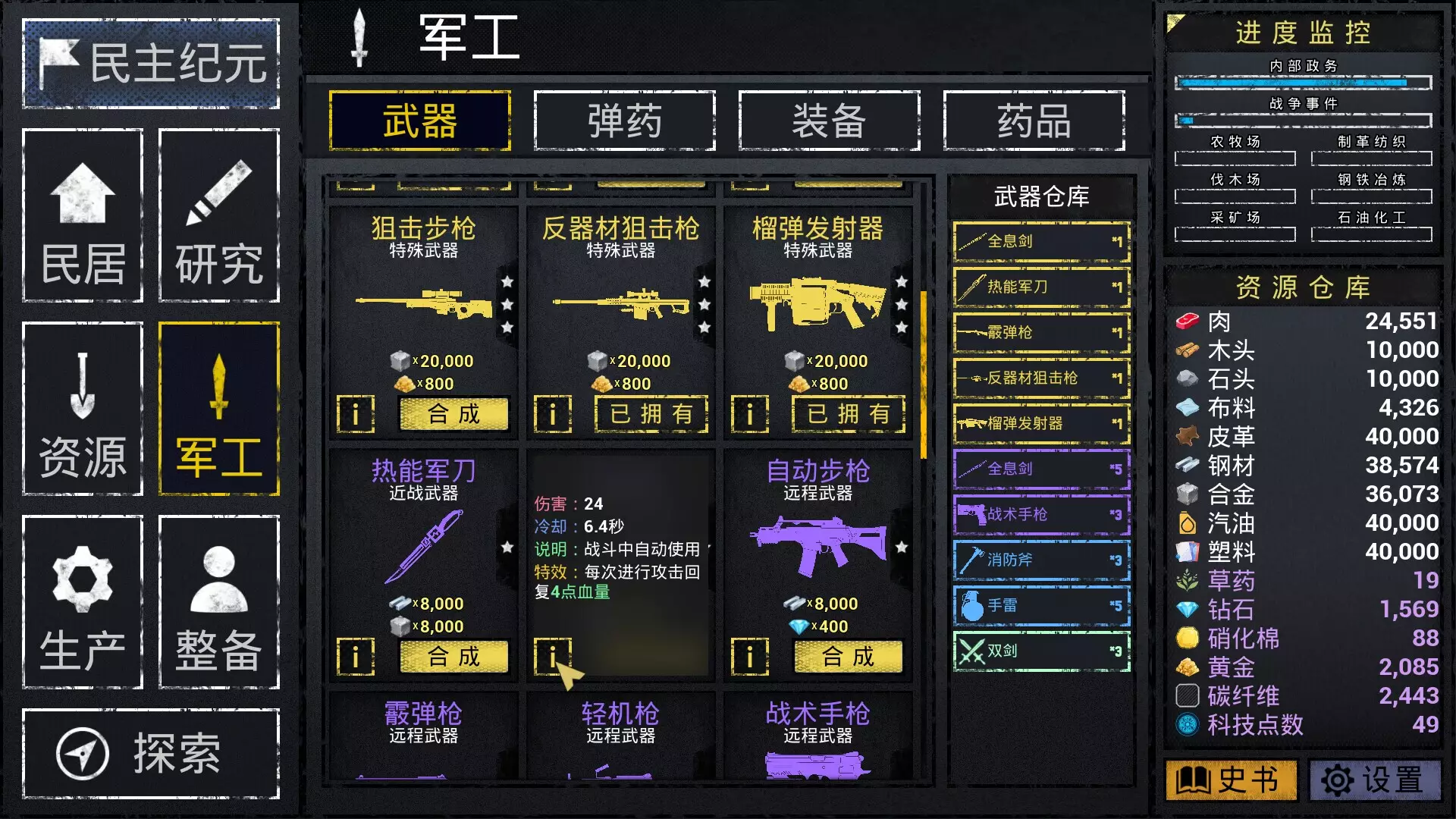Image resolution: width=1456 pixels, height=819 pixels.
Task: Show info for the 热能军刀 melee weapon
Action: (x=355, y=657)
